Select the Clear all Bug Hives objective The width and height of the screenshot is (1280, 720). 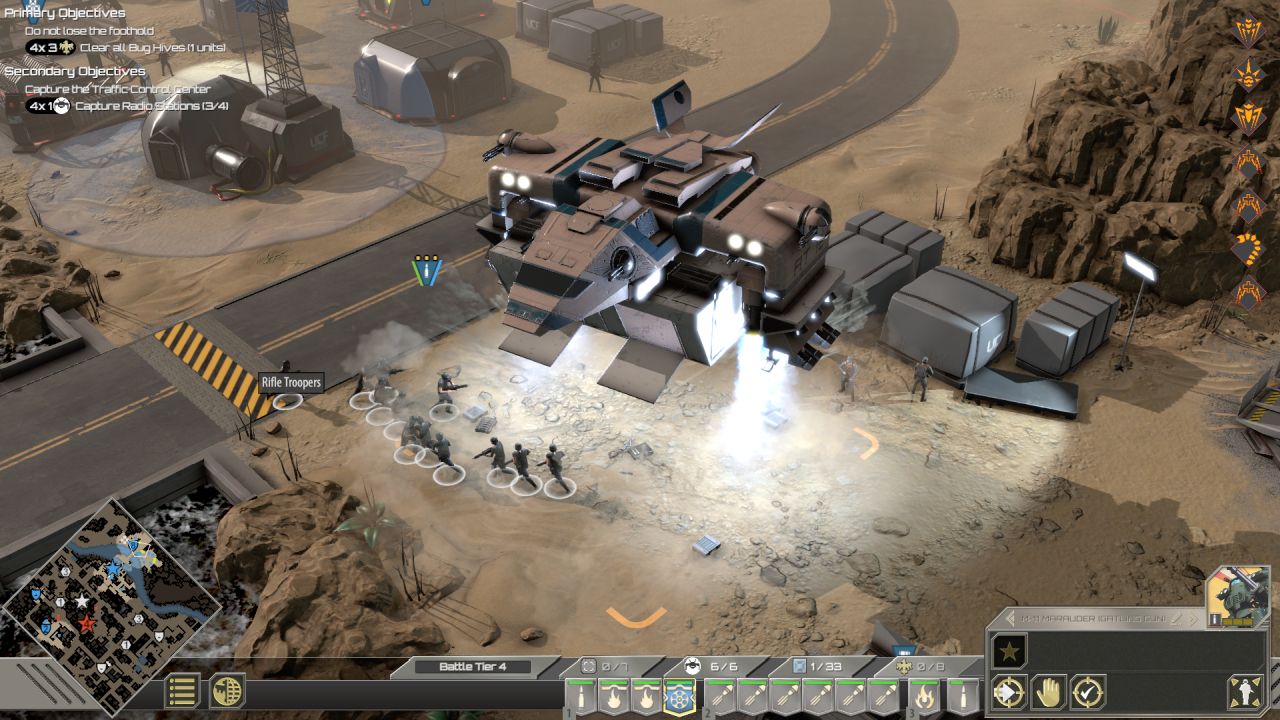[x=151, y=48]
